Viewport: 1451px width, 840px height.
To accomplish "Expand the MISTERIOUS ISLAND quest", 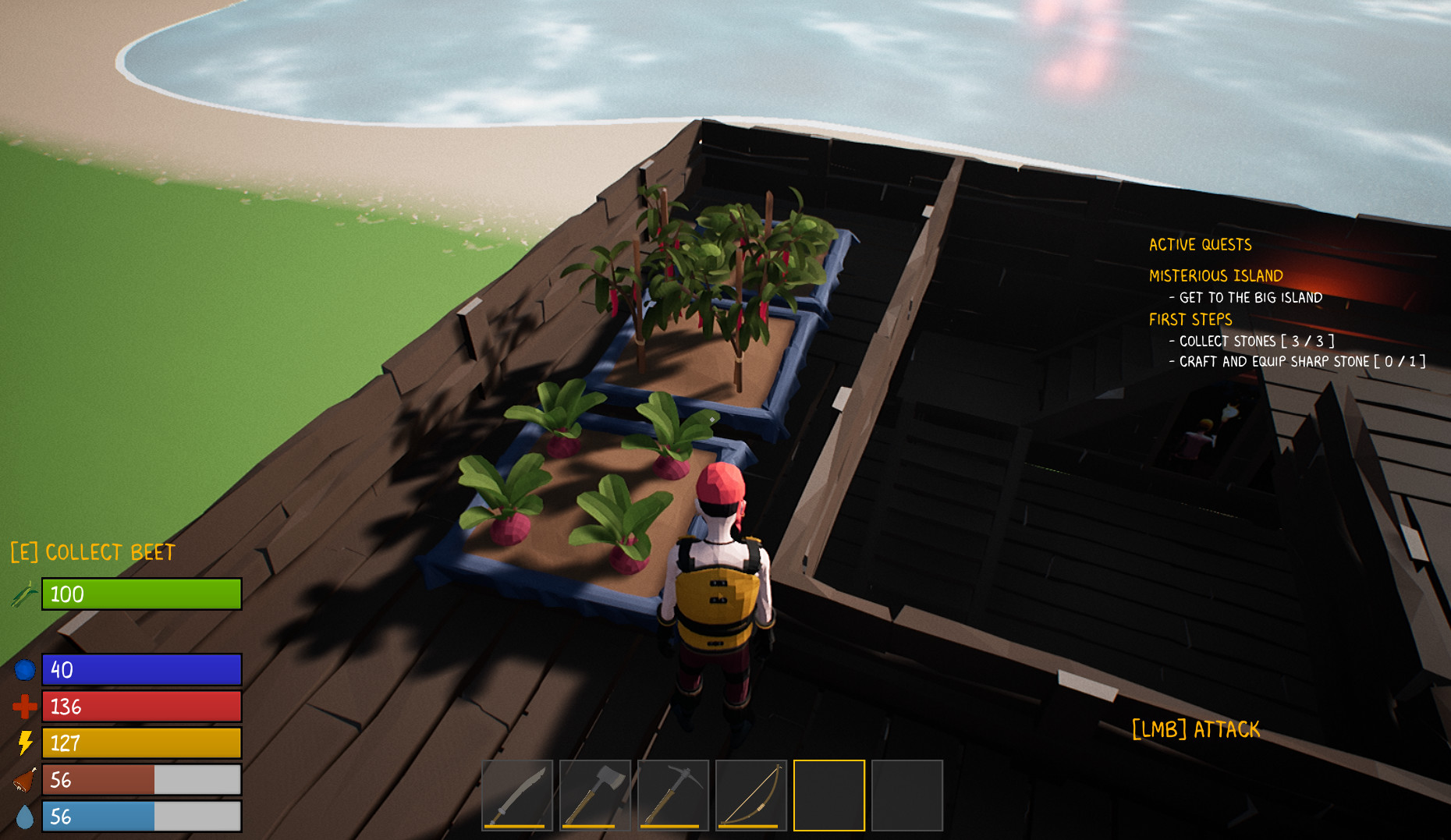I will pos(1215,275).
